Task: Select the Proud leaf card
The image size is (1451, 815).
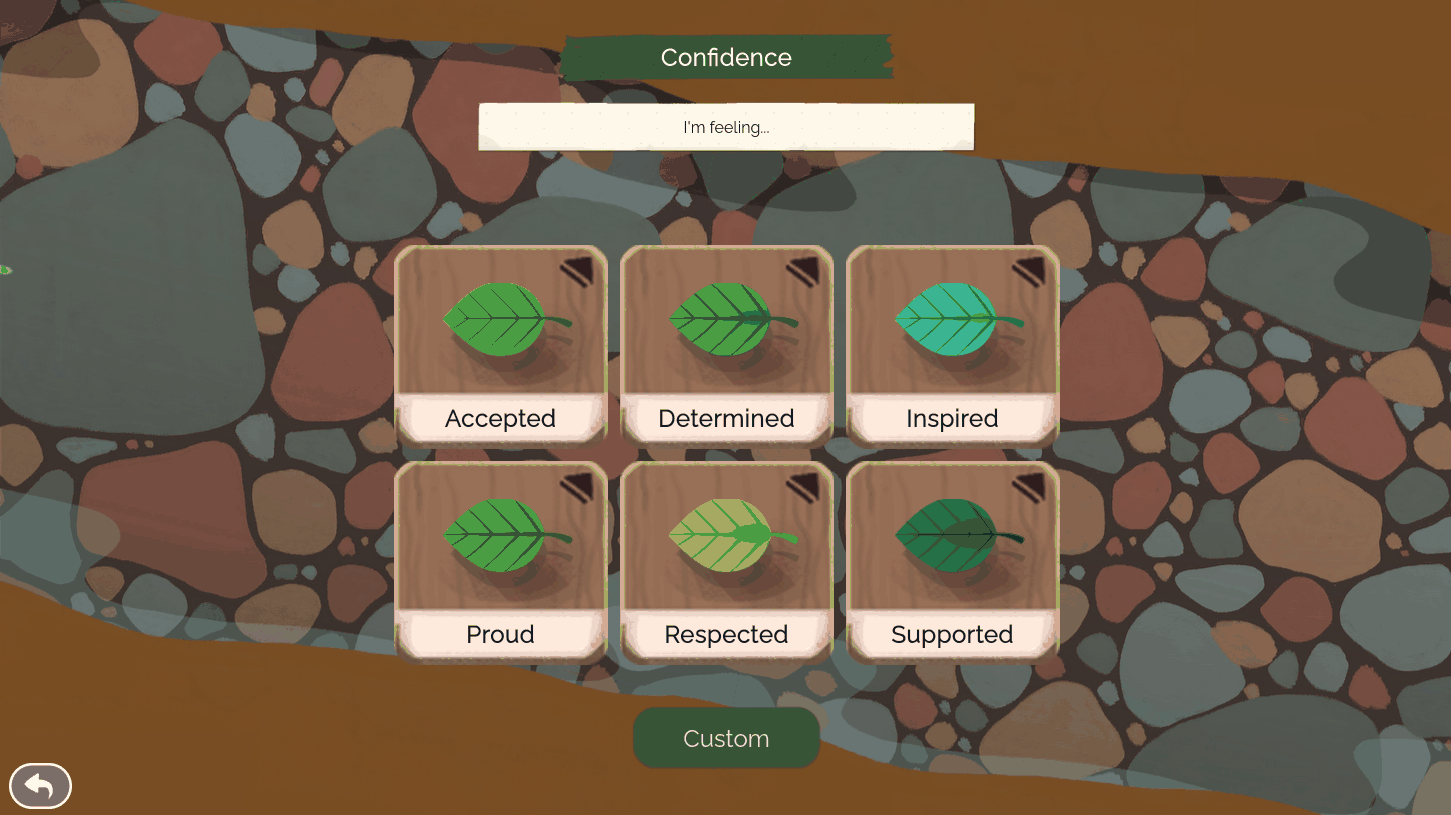Action: (x=501, y=561)
